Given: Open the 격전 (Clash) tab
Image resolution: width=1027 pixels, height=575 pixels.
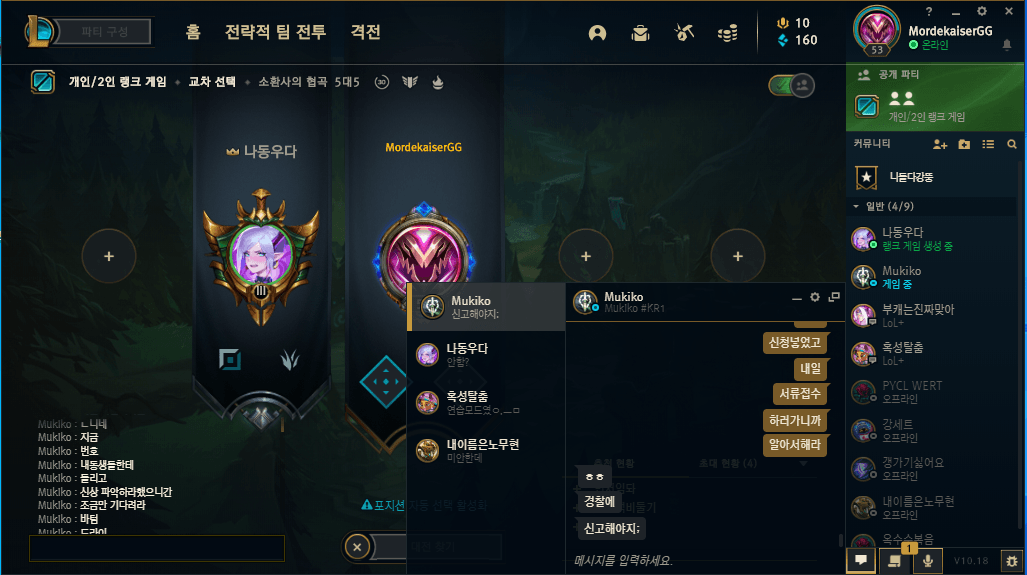Looking at the screenshot, I should click(365, 32).
